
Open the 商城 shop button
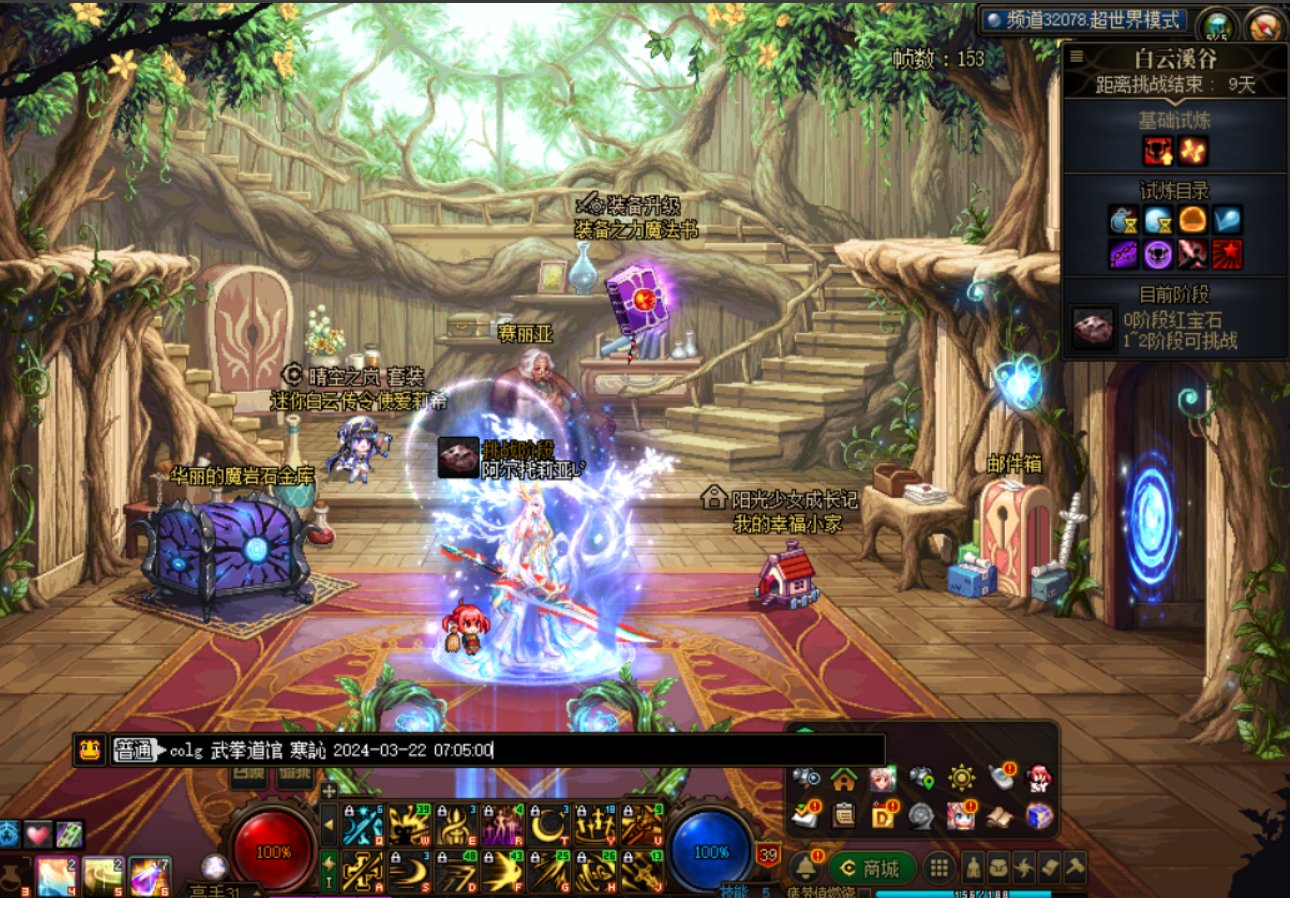click(874, 867)
